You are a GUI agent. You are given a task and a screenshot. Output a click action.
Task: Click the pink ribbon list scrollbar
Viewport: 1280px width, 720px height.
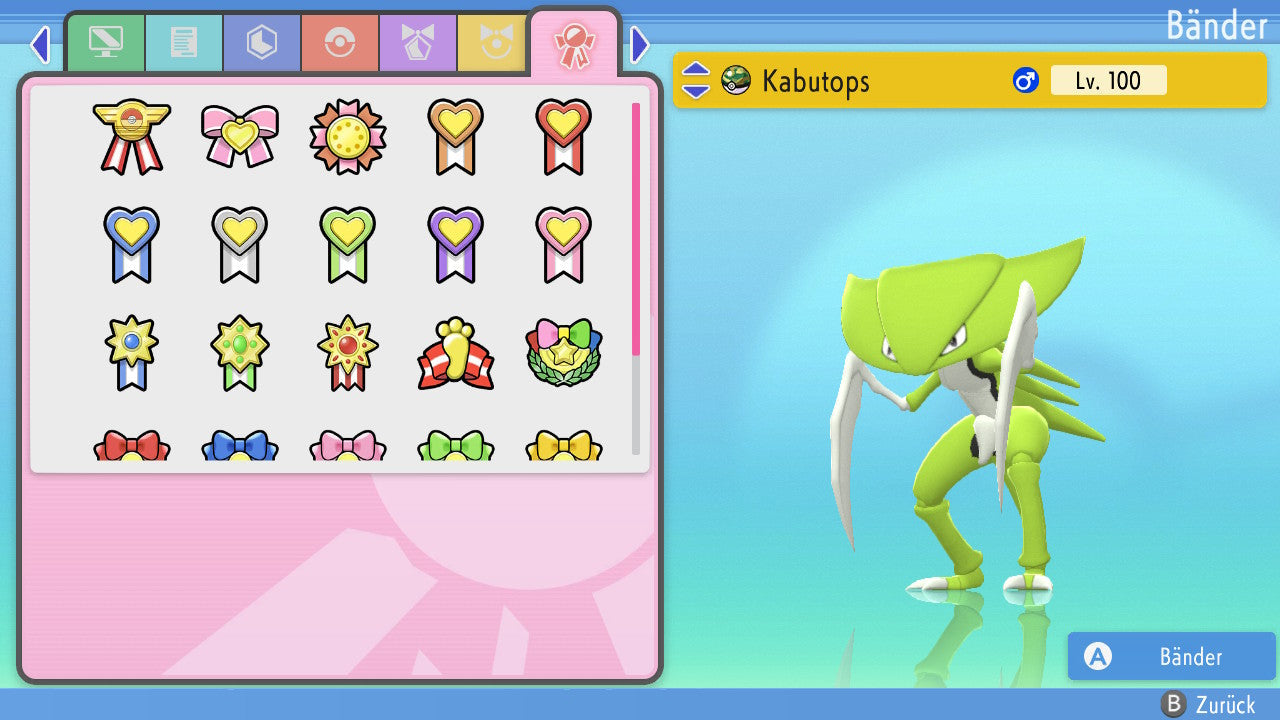tap(636, 228)
